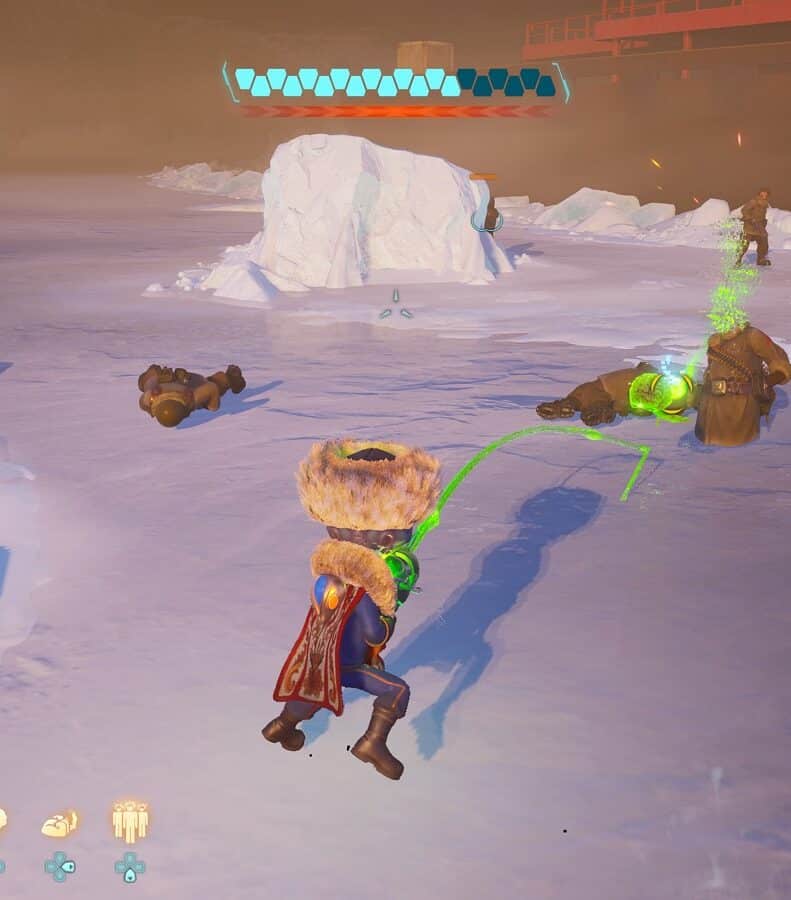Select the flexed arm strength ability icon

59,824
